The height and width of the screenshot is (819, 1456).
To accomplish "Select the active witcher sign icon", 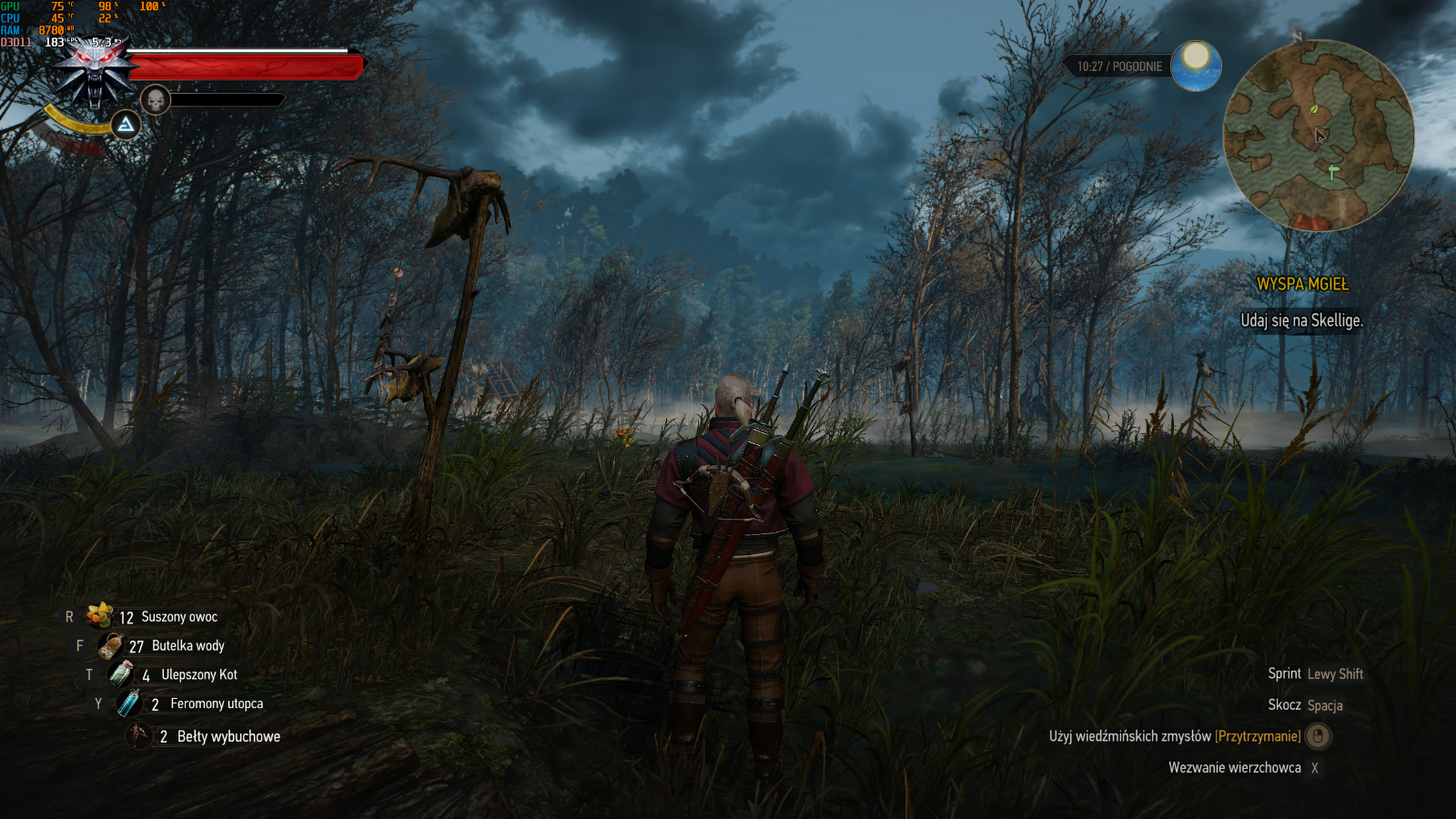I will point(126,125).
